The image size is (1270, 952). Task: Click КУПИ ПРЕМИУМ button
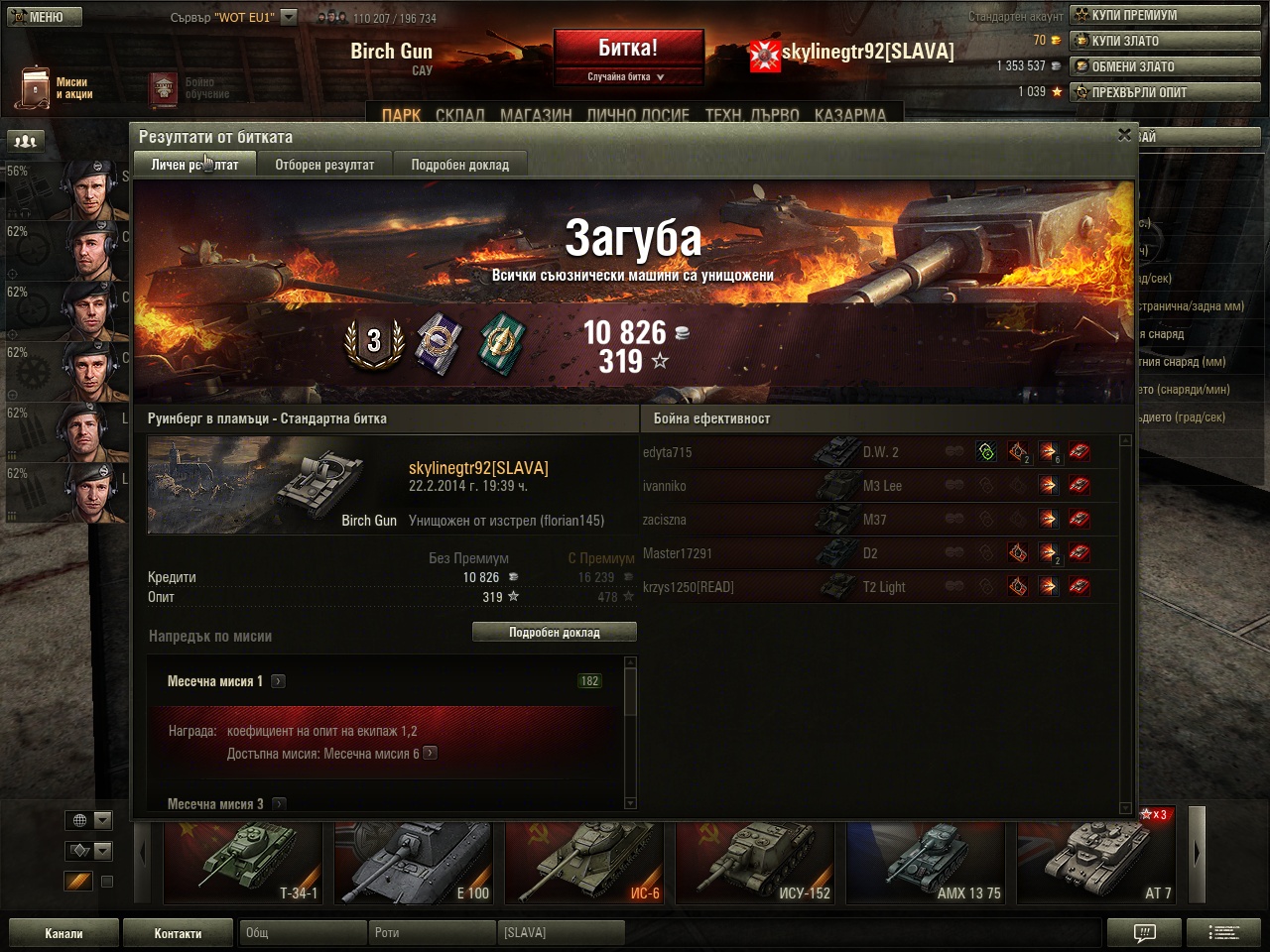tap(1164, 15)
